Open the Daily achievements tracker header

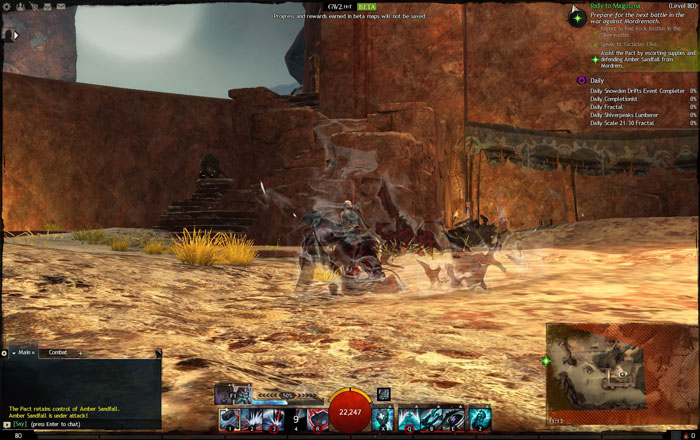(597, 80)
